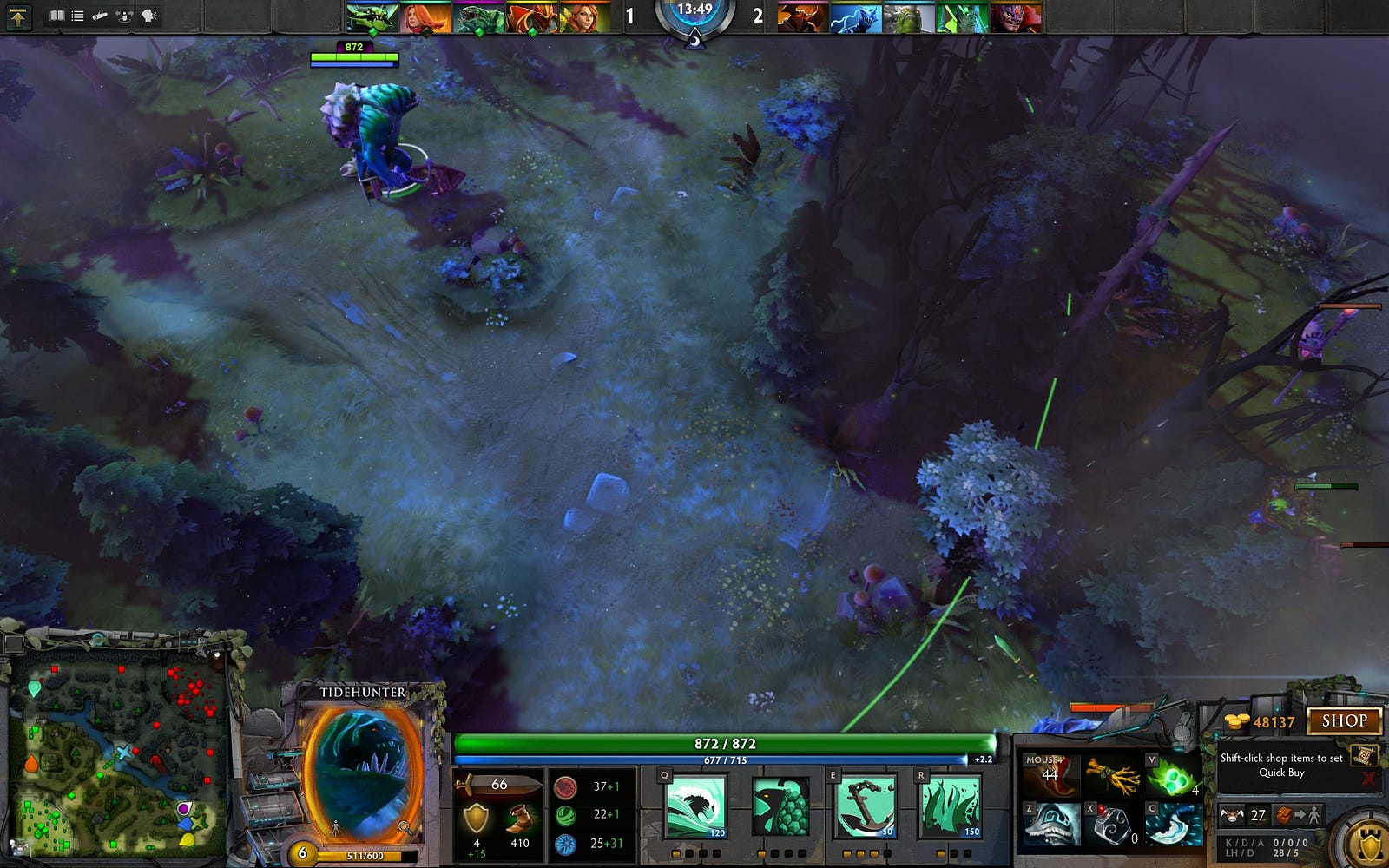Image resolution: width=1389 pixels, height=868 pixels.
Task: Click the dashboard arrow button at top-left
Action: point(17,16)
